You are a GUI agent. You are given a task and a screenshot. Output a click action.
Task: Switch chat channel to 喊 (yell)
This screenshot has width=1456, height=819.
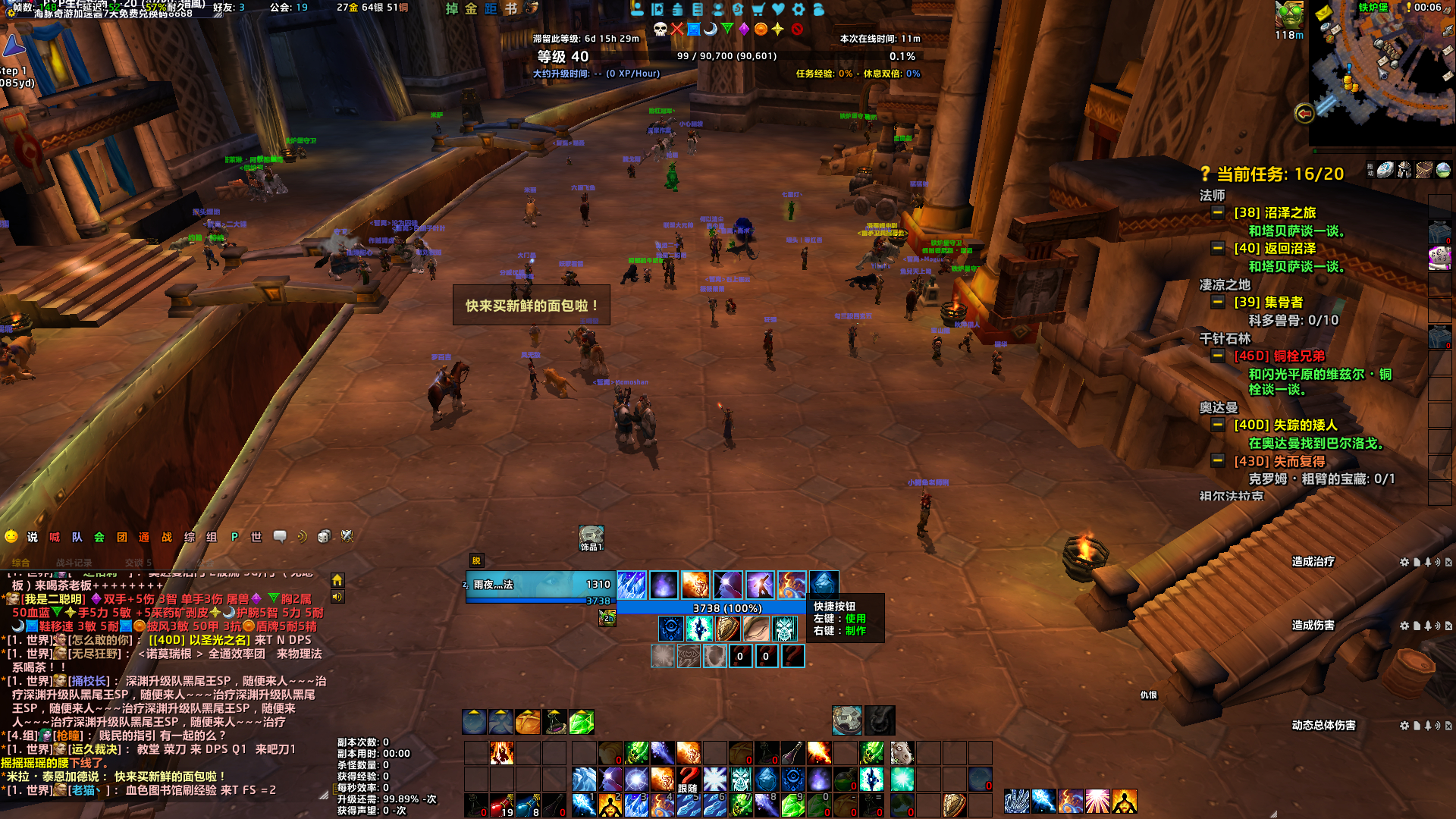[55, 537]
